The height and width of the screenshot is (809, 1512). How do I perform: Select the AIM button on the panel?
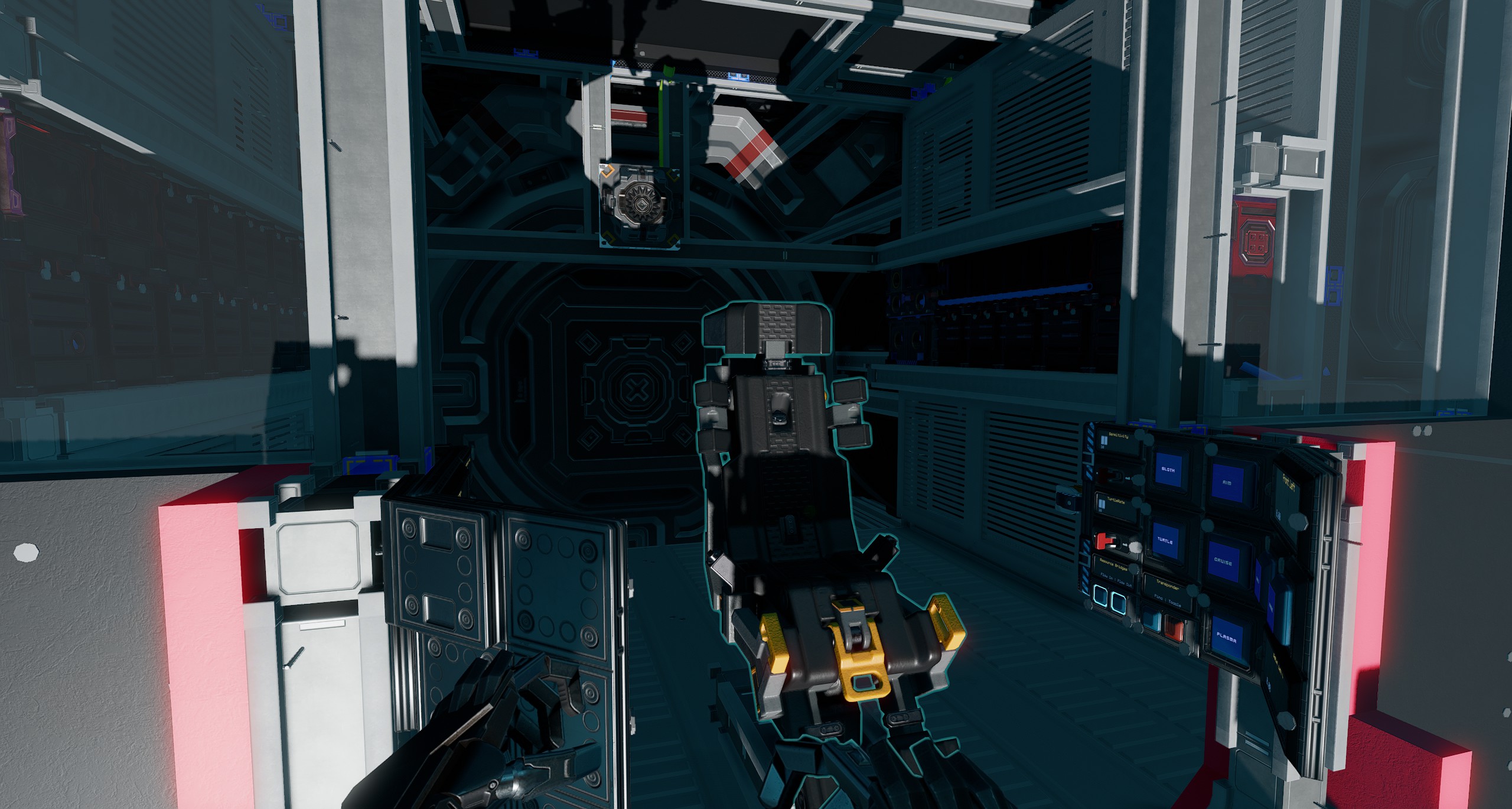(1227, 482)
